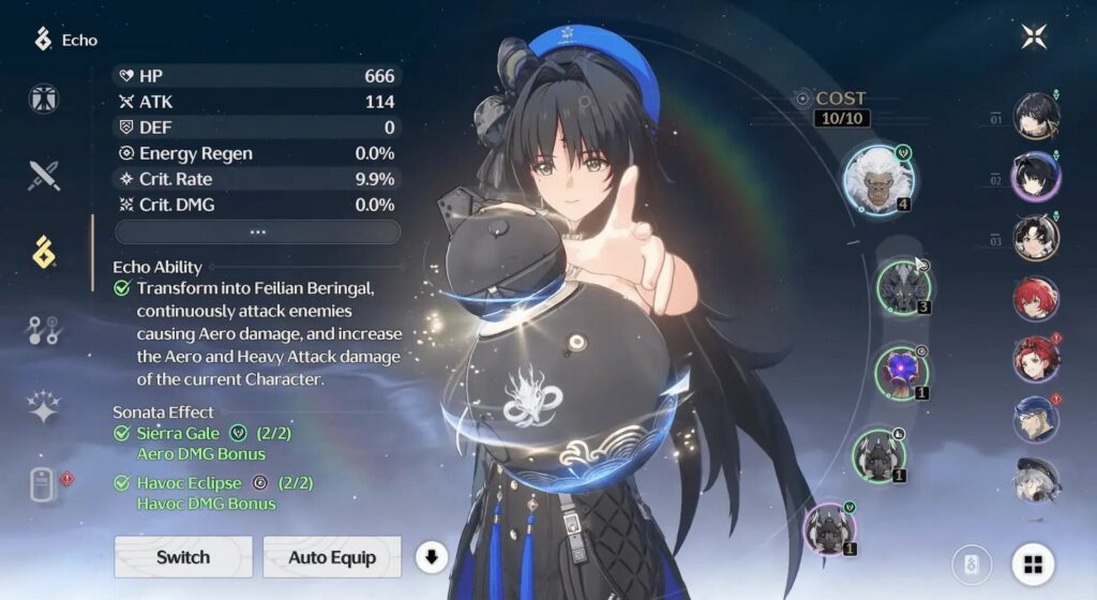
Task: Switch to the four-point star tab
Action: point(44,408)
